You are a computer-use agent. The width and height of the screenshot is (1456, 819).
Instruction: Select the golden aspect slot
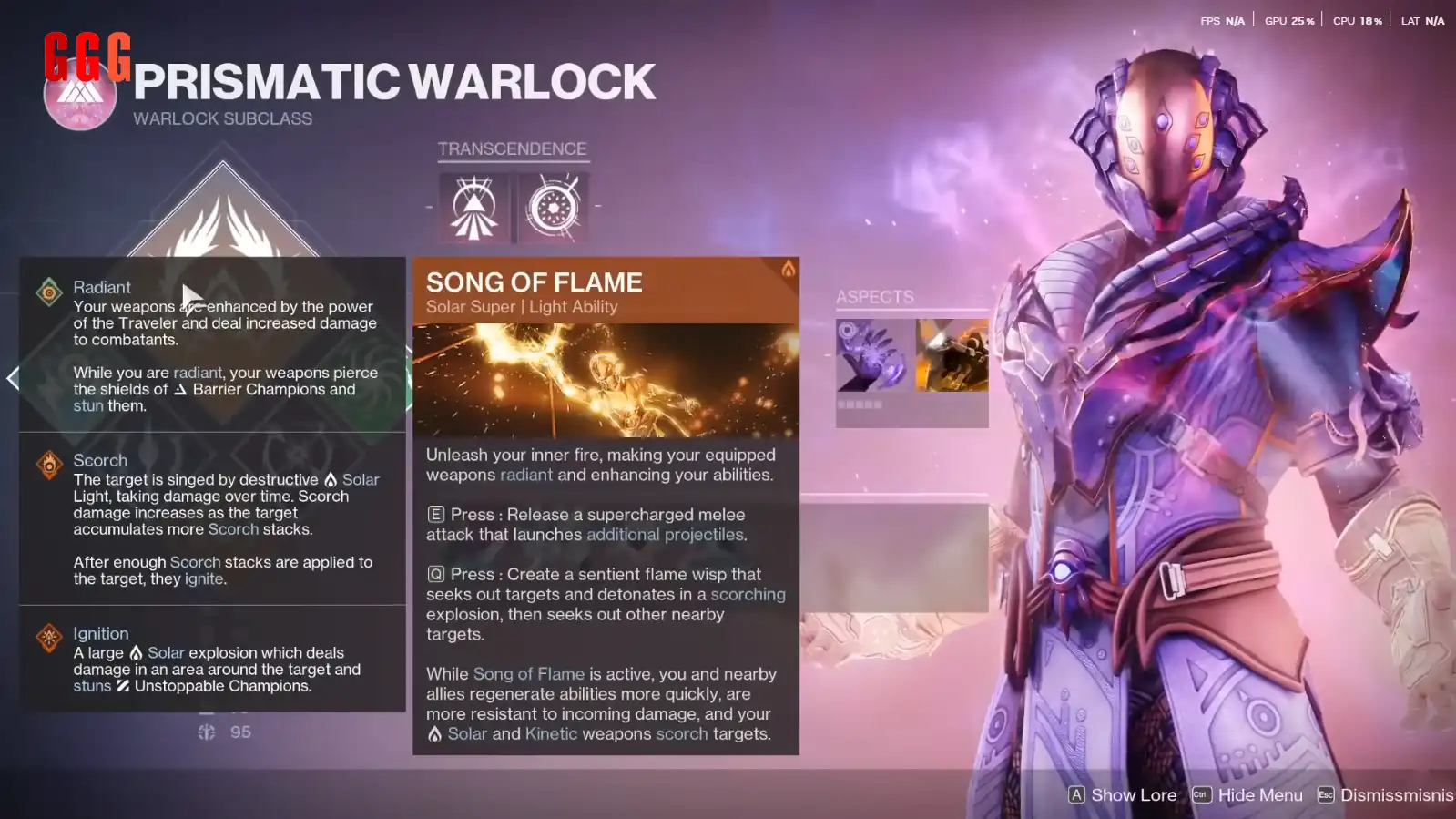coord(952,355)
